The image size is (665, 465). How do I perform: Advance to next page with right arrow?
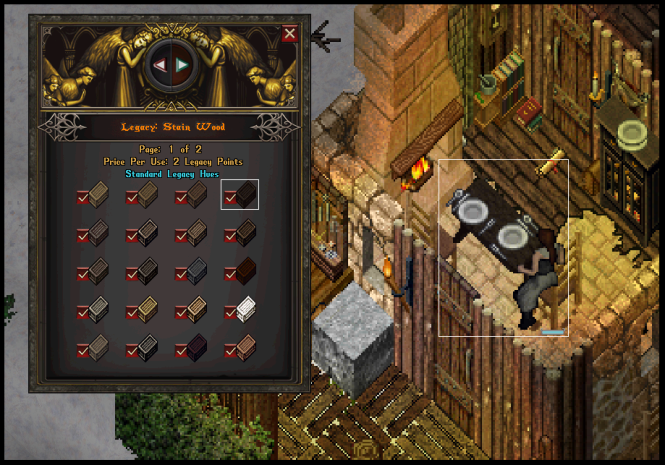(x=181, y=65)
